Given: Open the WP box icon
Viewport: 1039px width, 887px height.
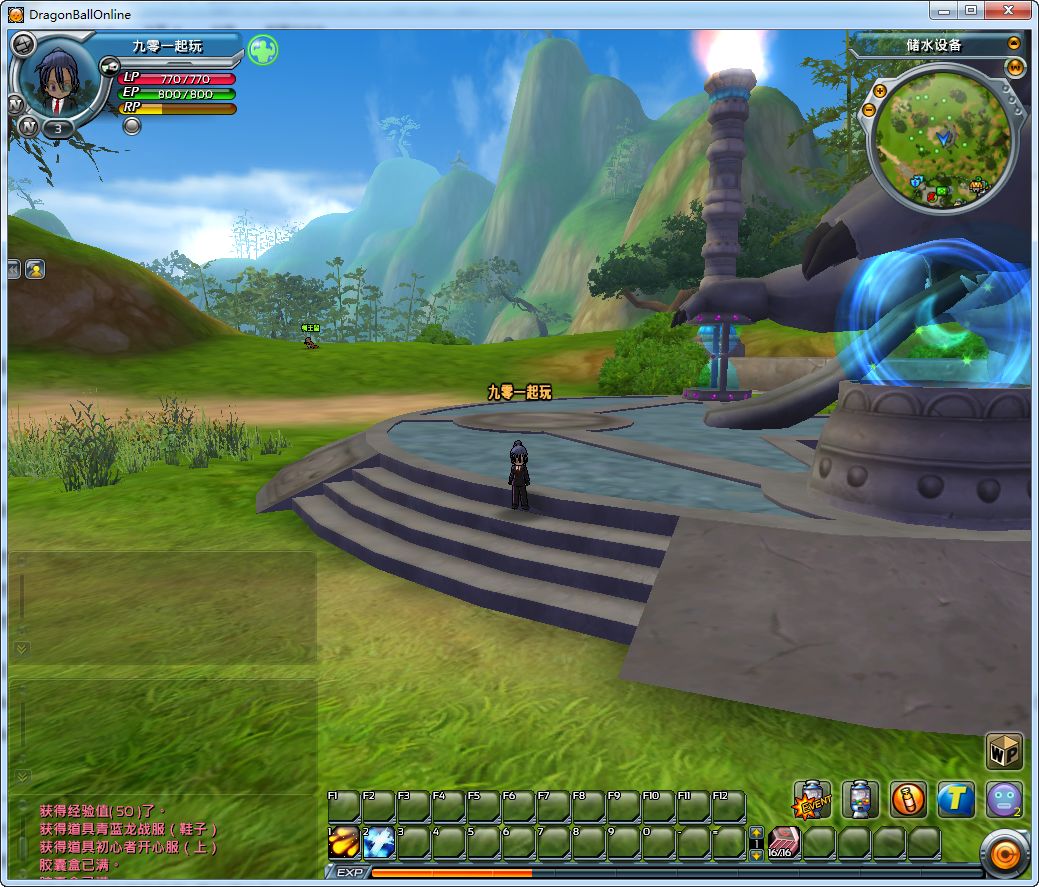Looking at the screenshot, I should [1004, 751].
